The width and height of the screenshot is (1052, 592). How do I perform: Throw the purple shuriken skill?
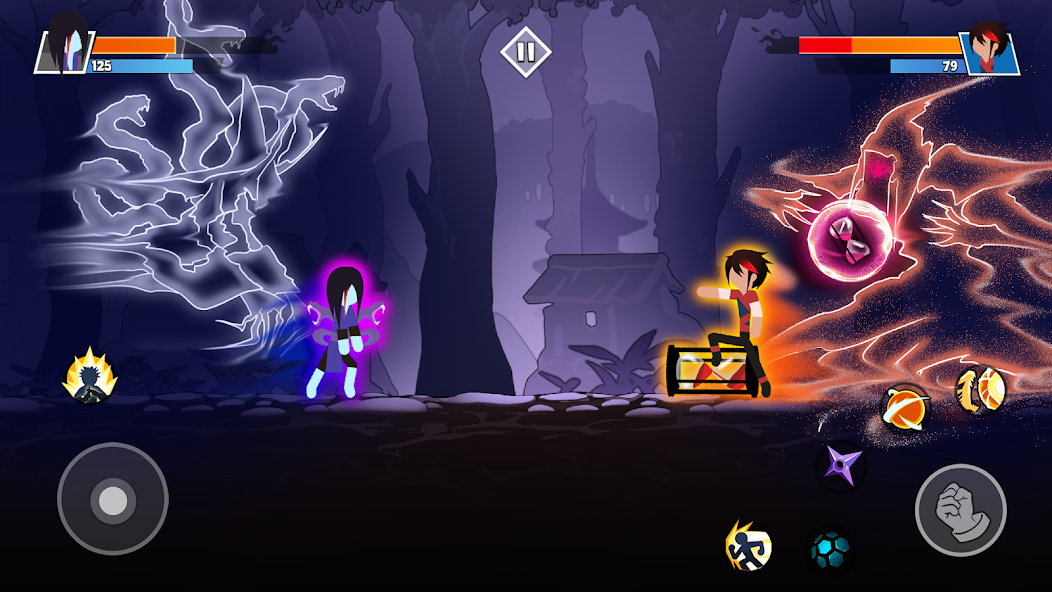[x=840, y=465]
